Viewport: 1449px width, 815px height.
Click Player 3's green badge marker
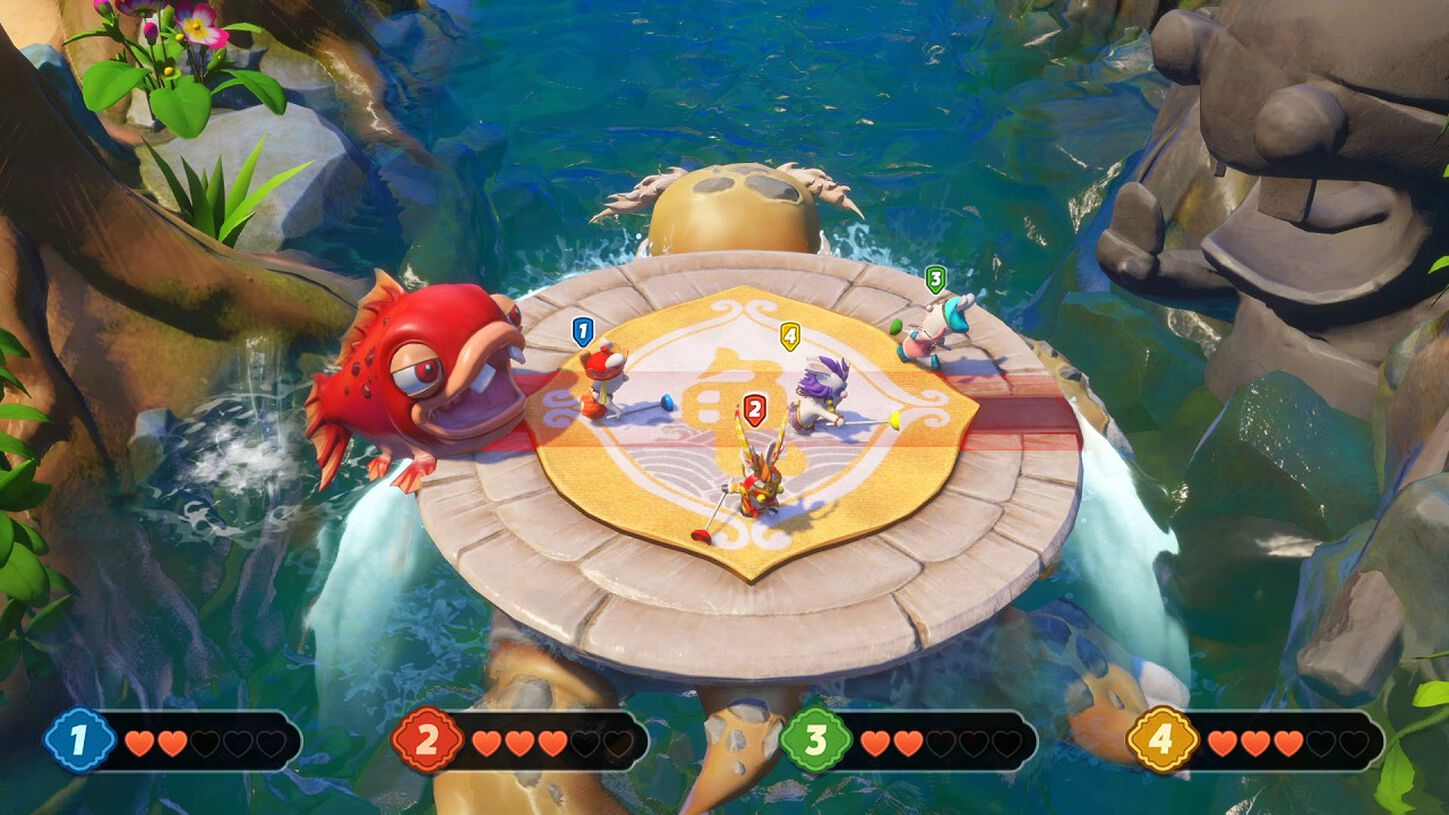click(935, 281)
